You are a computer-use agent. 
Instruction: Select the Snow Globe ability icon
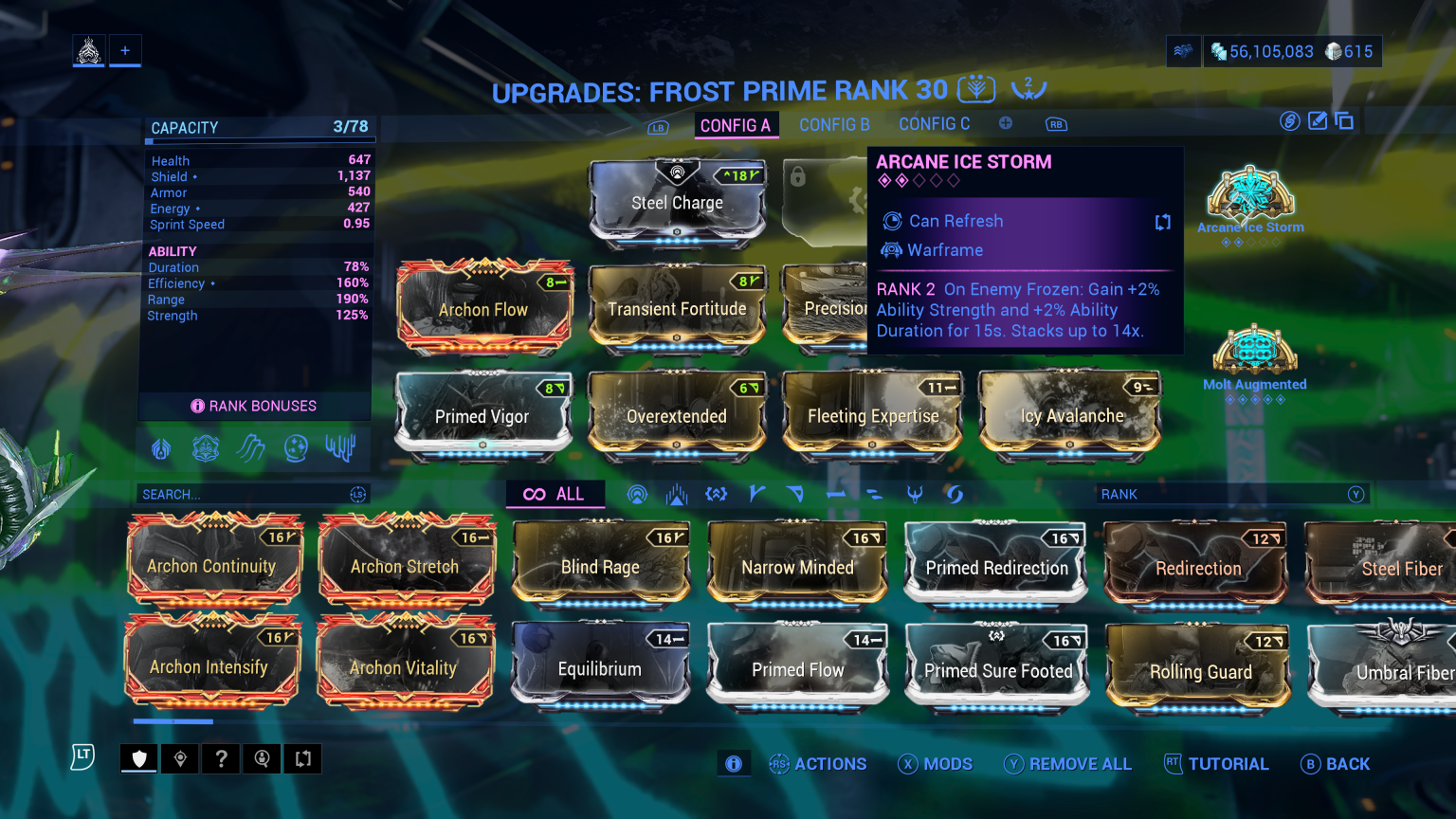point(296,448)
